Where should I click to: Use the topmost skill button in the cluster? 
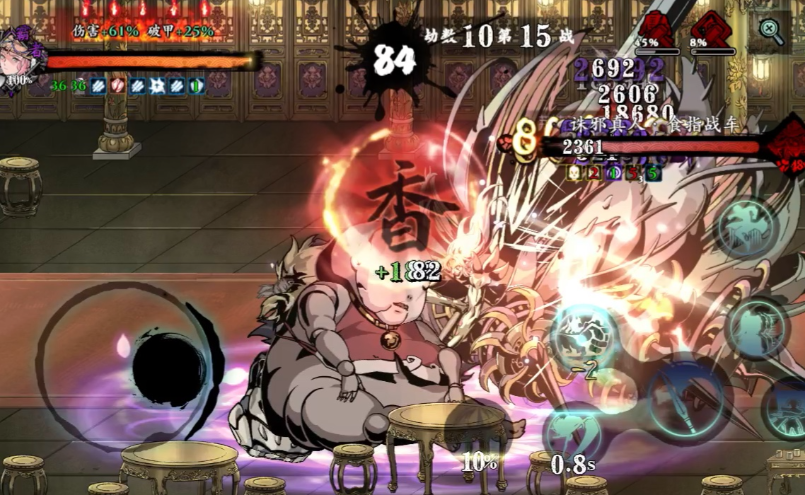tap(747, 227)
